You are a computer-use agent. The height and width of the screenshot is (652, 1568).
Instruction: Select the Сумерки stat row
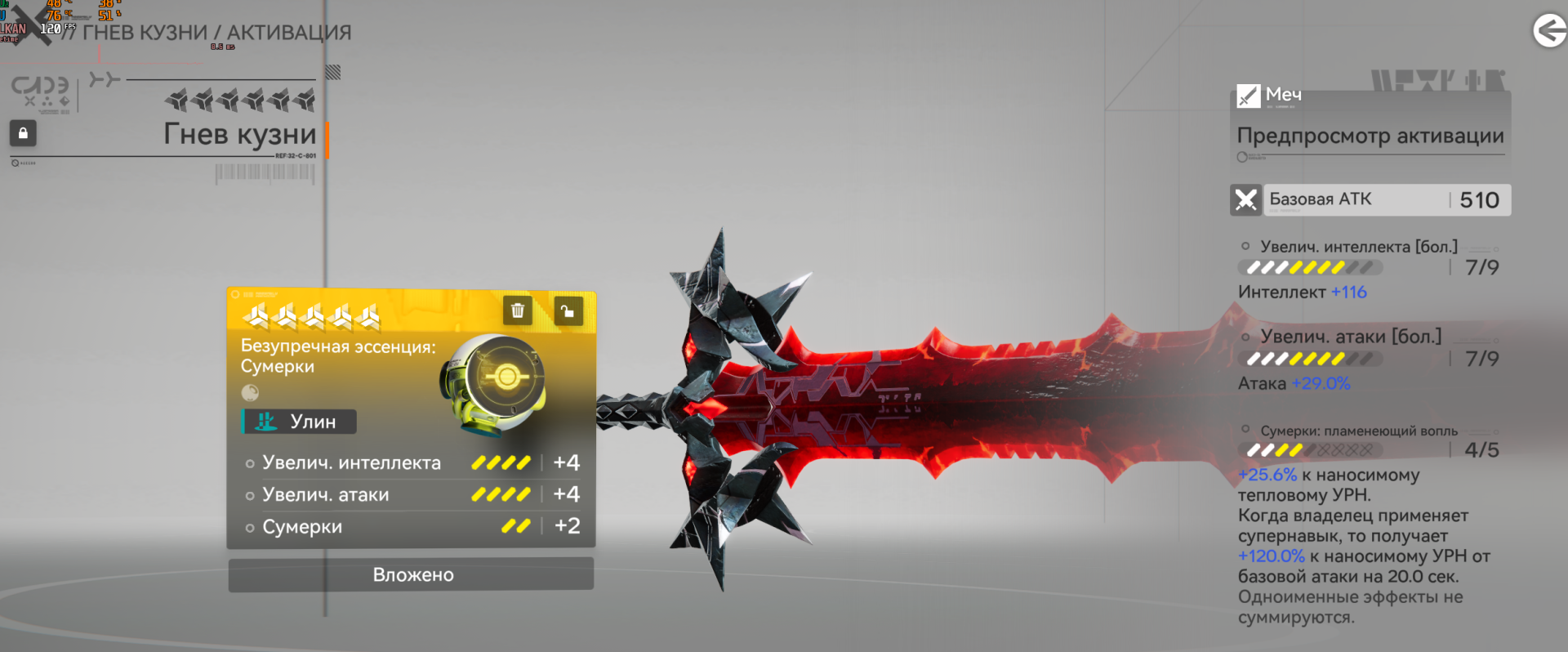(x=412, y=527)
